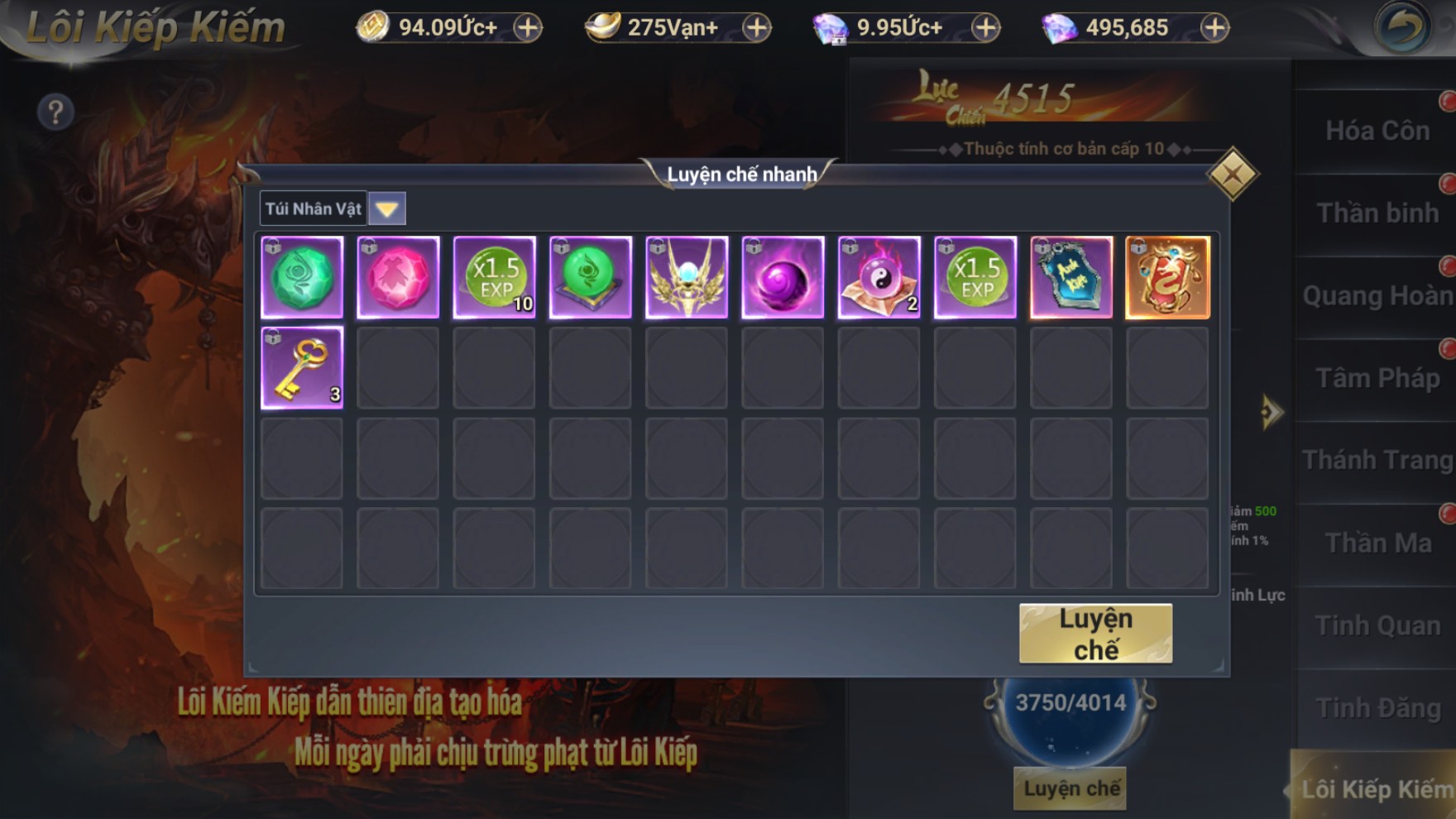Image resolution: width=1456 pixels, height=819 pixels.
Task: Select the blue scroll item slot
Action: pyautogui.click(x=1071, y=277)
